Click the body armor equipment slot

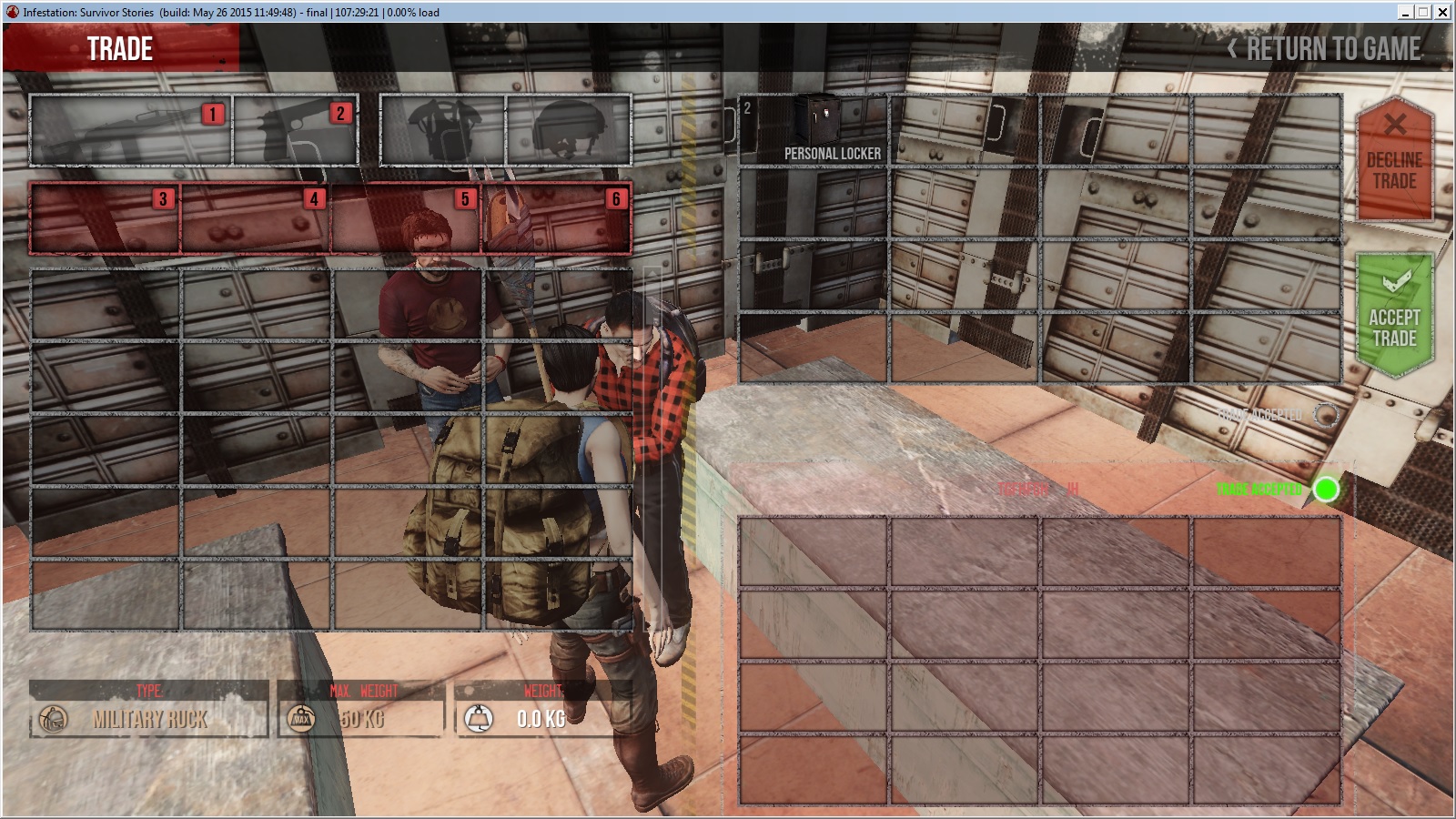coord(443,130)
